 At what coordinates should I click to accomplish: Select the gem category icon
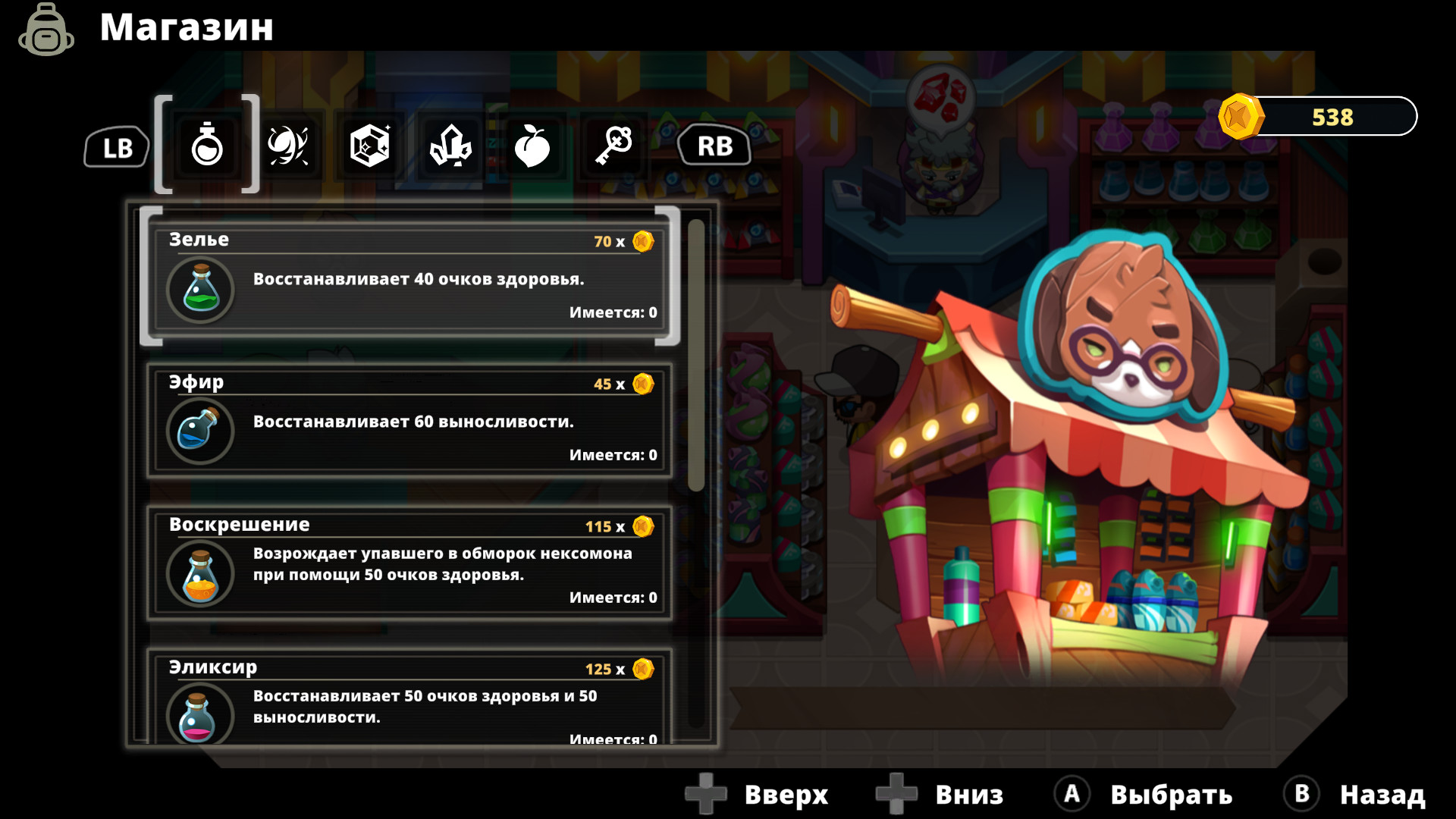(x=370, y=146)
